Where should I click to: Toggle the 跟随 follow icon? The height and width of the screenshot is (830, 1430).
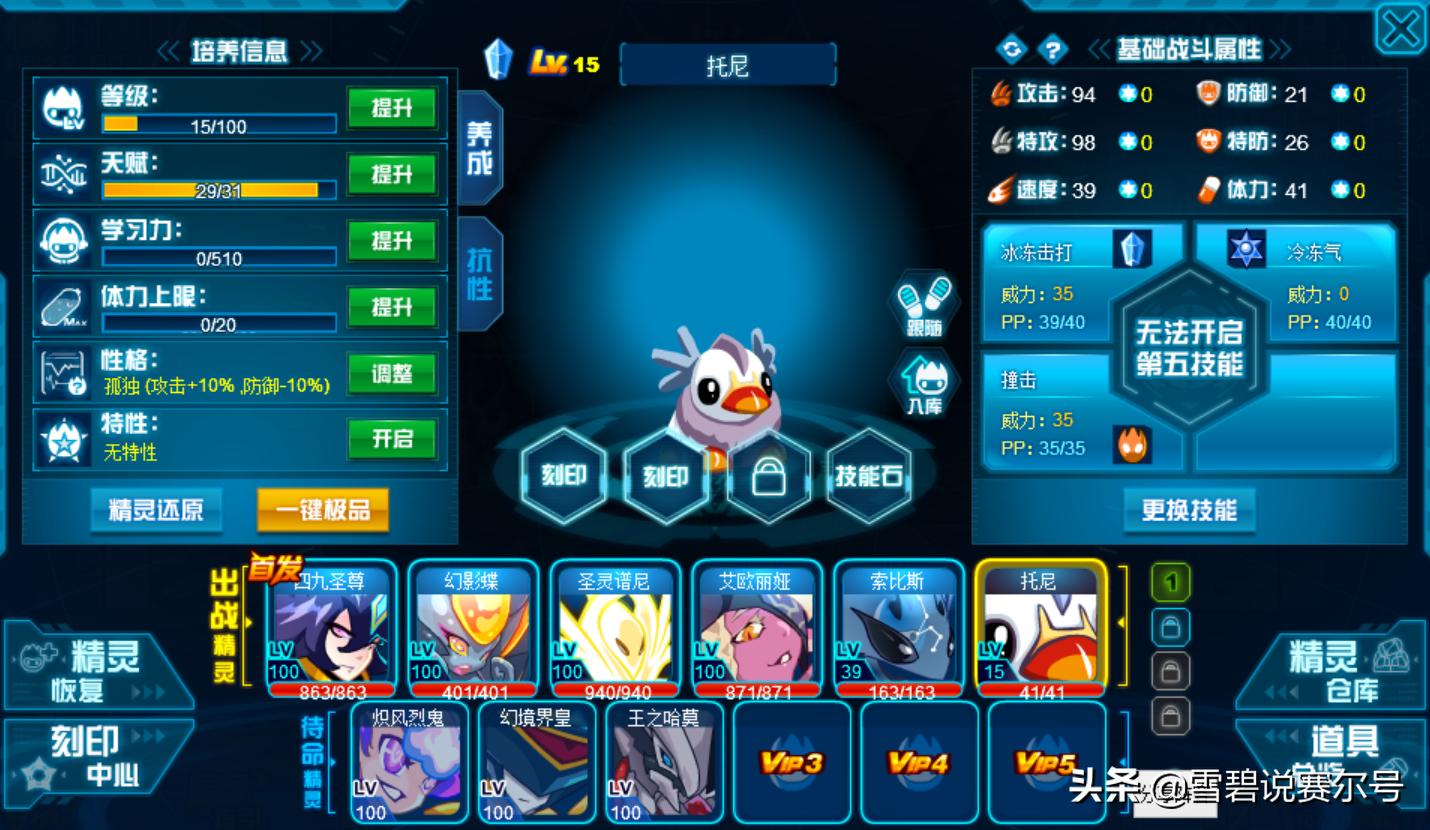[925, 303]
